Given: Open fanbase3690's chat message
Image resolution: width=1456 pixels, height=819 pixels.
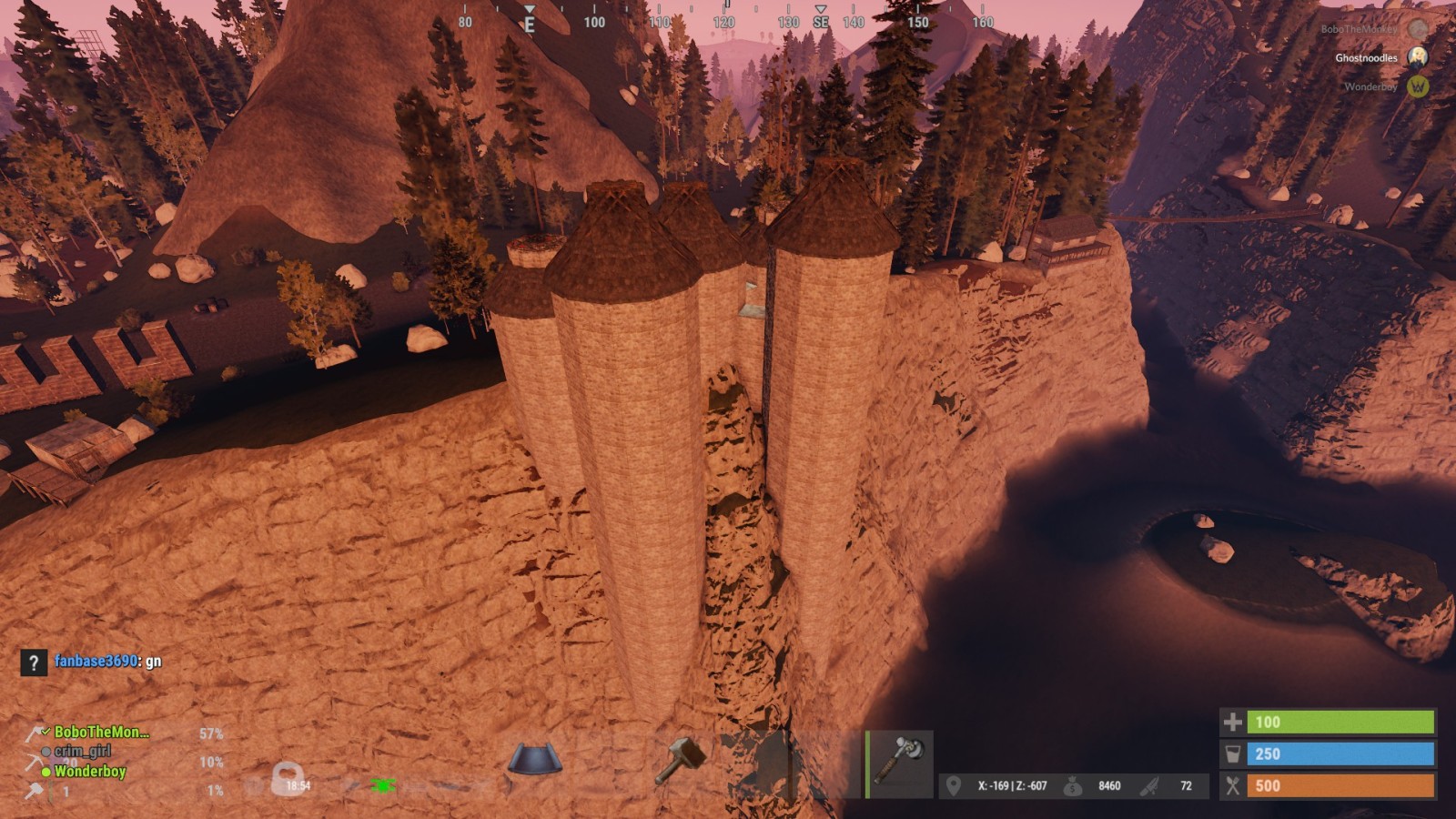Looking at the screenshot, I should click(x=107, y=662).
